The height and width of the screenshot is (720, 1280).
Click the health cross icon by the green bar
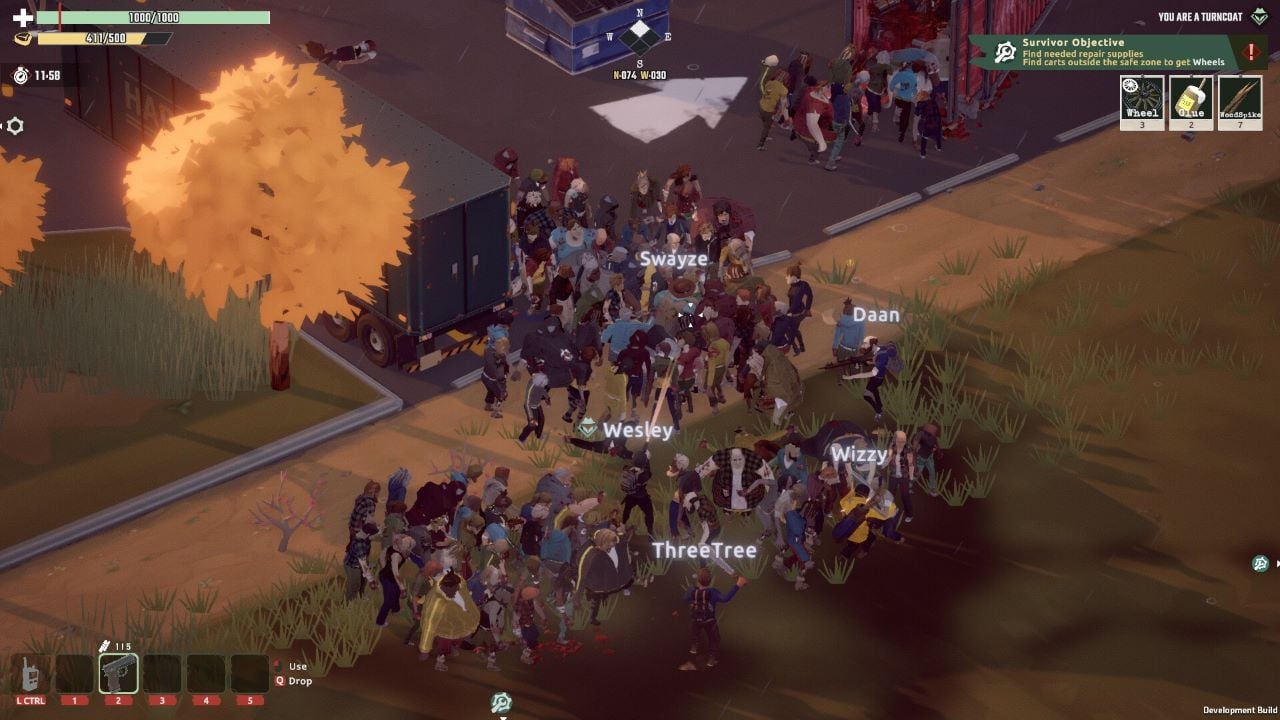tap(23, 17)
